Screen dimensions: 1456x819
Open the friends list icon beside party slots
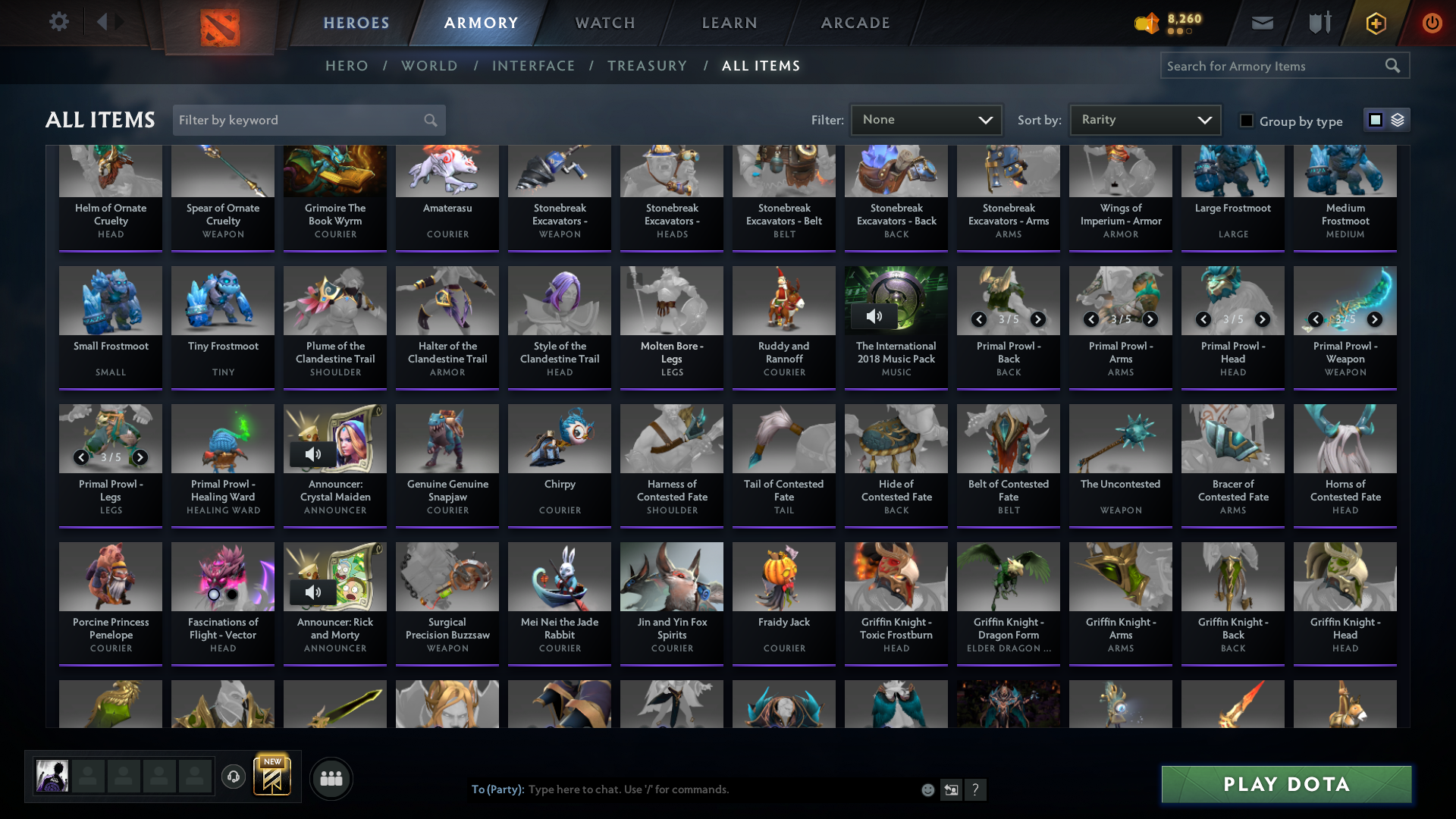[x=331, y=778]
